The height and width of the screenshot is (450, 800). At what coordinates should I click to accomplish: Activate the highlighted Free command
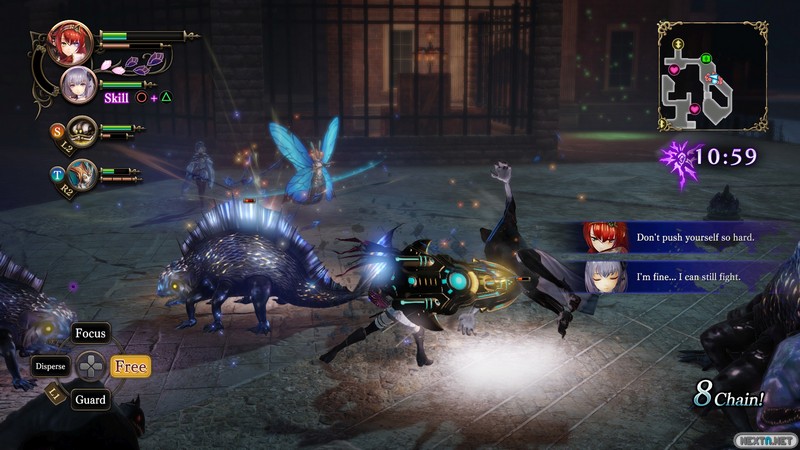130,367
